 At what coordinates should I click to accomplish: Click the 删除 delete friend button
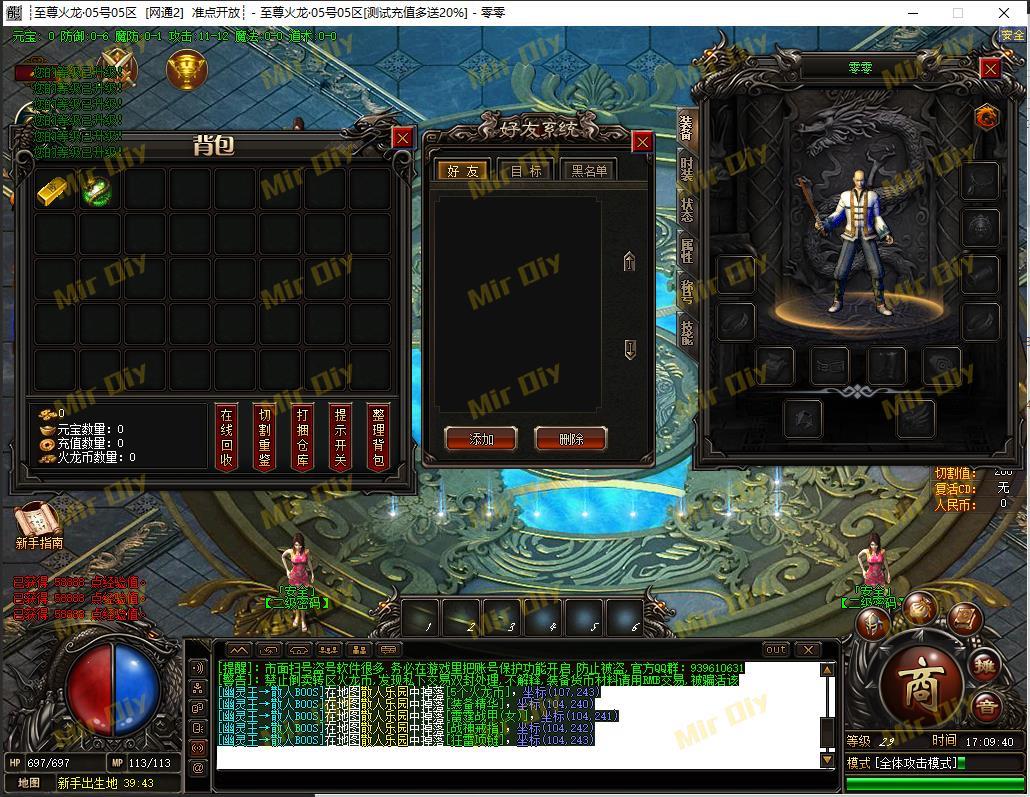click(571, 439)
